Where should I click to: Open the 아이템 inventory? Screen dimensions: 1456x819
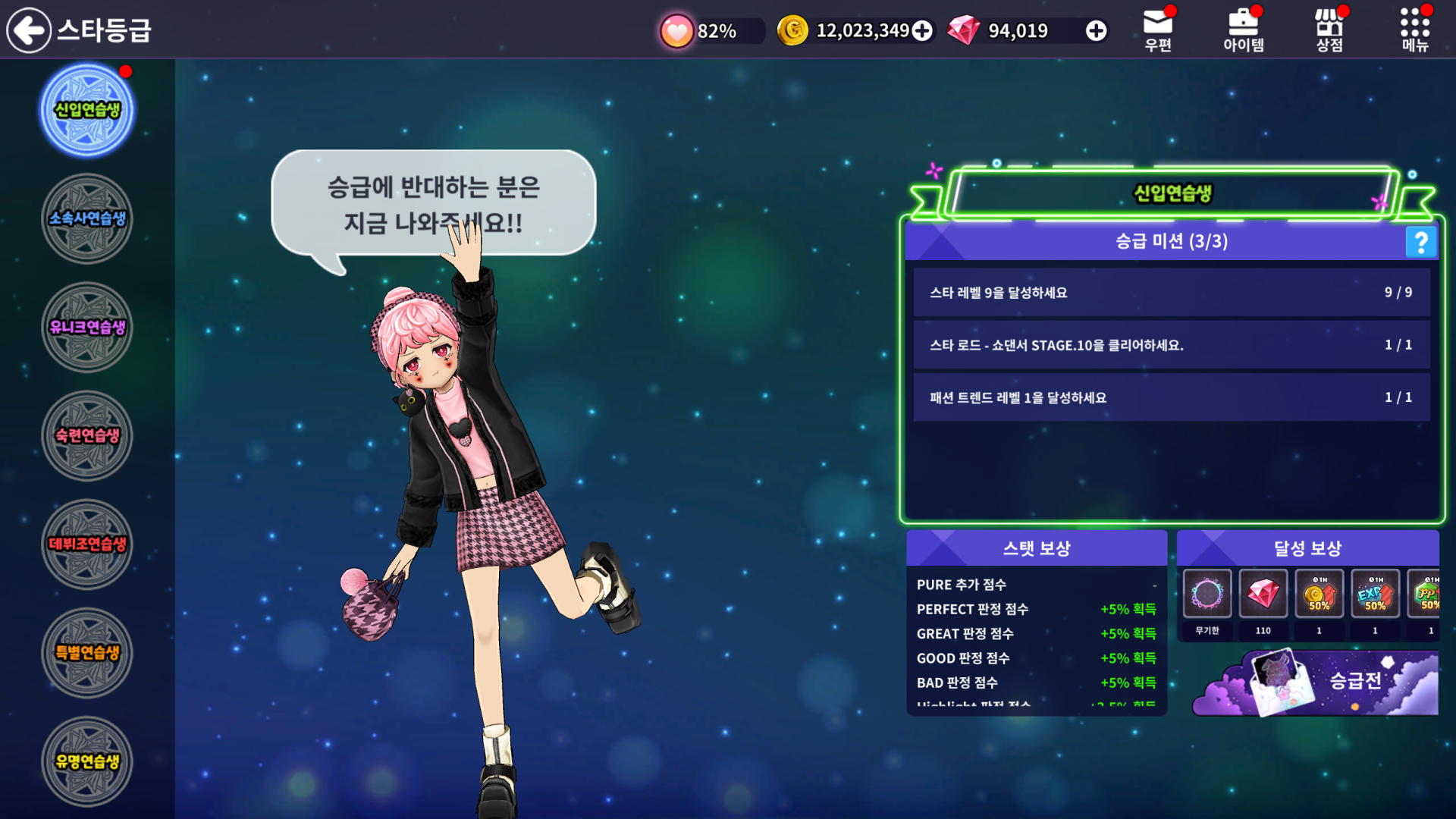click(x=1244, y=30)
